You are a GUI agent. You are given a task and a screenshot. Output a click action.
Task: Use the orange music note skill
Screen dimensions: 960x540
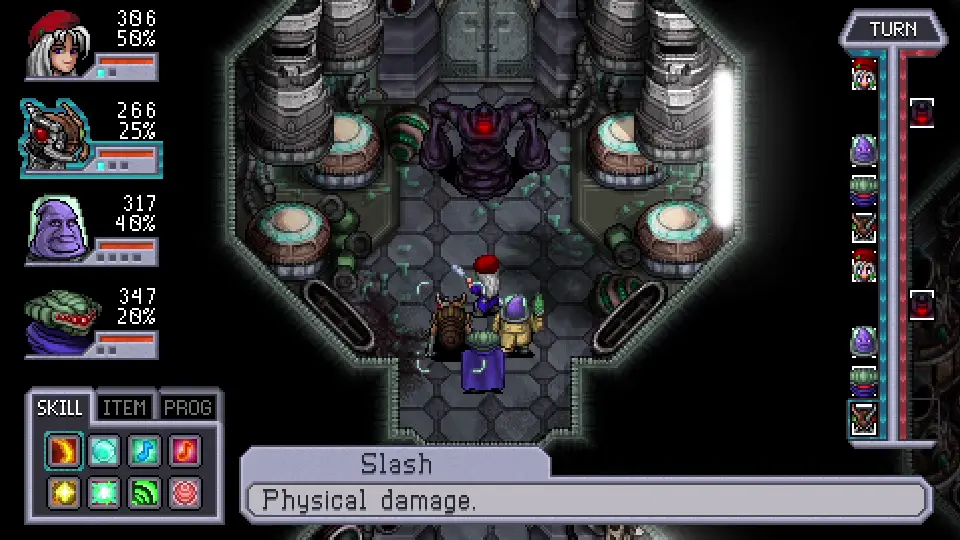pos(184,452)
